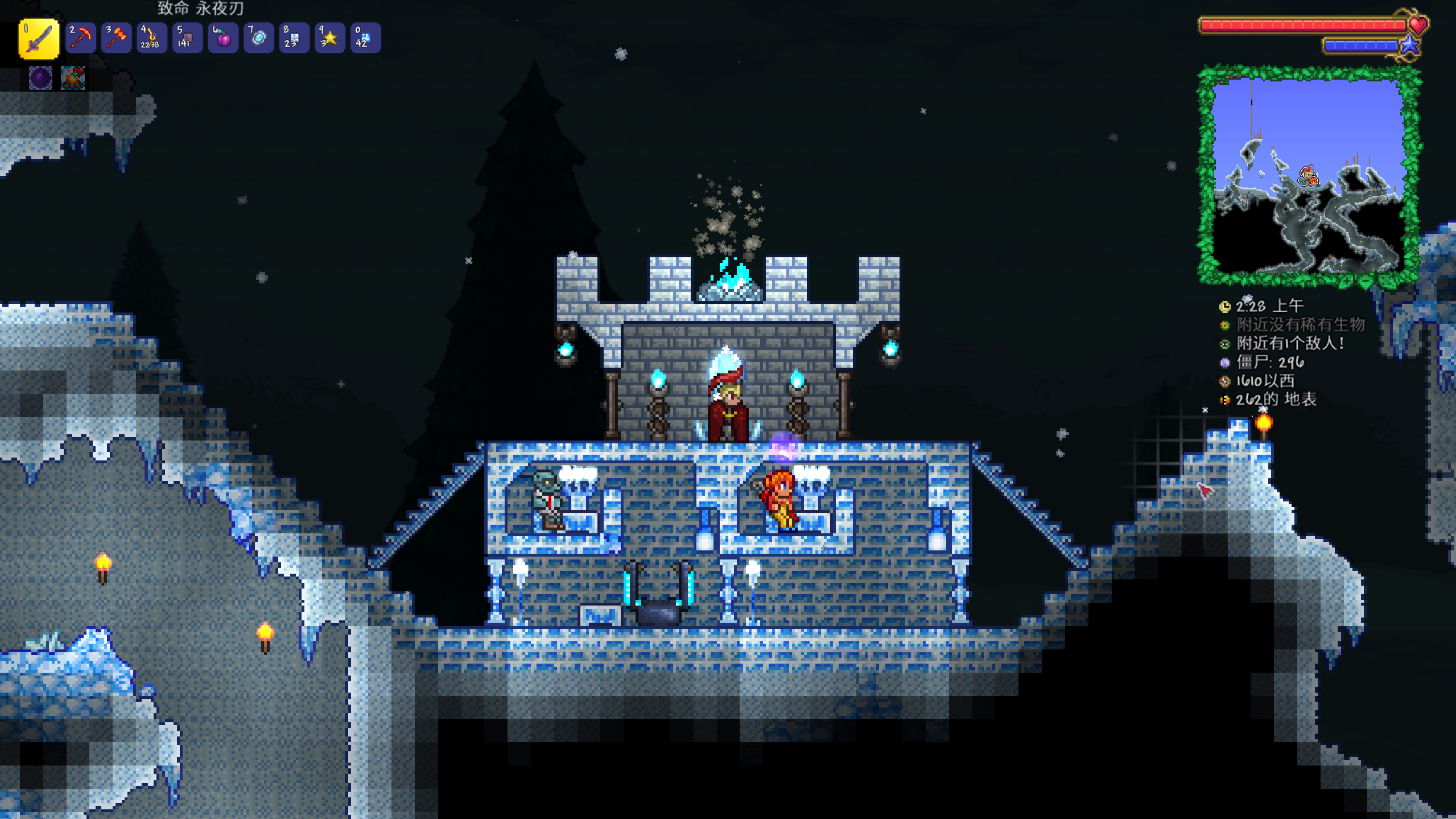Select the fallen star slot

[329, 38]
